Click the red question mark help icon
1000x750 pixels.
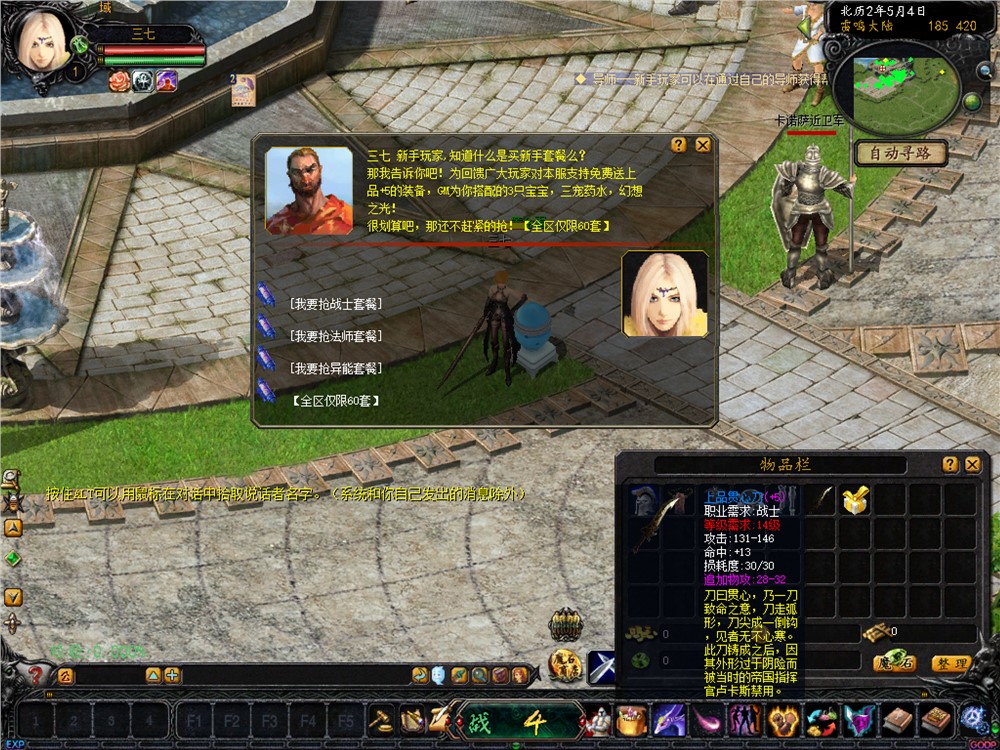click(x=36, y=676)
